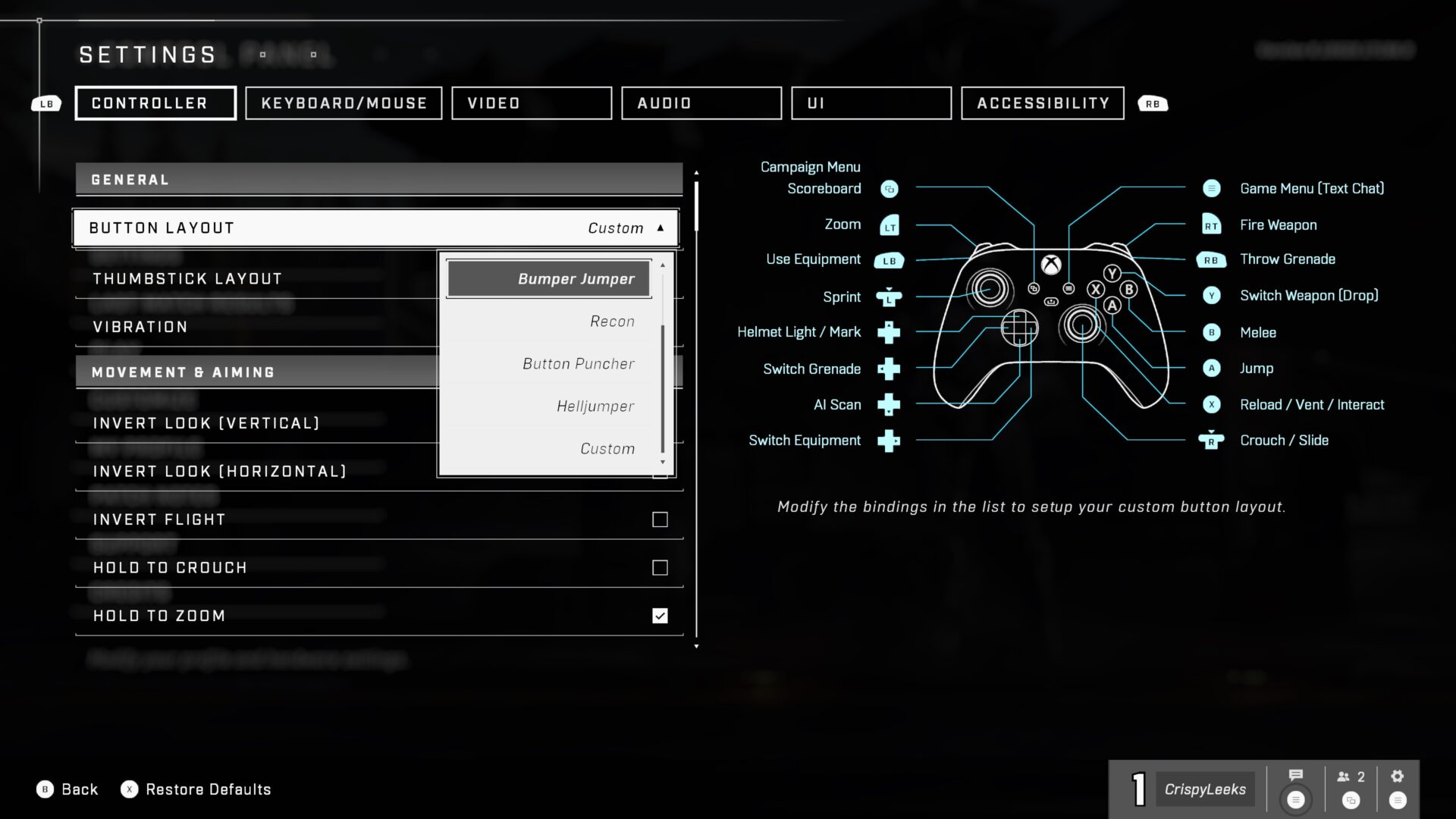Click Restore Defaults at the bottom

coord(208,789)
